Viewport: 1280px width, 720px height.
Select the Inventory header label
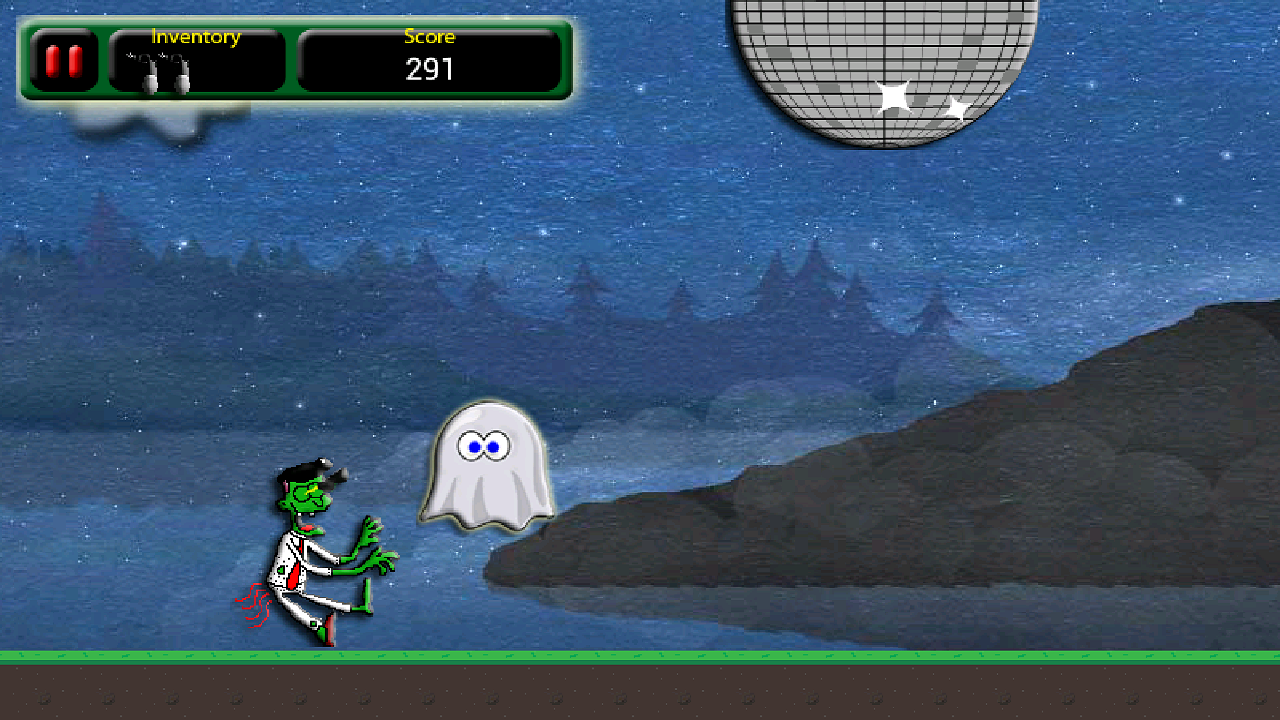(x=195, y=37)
